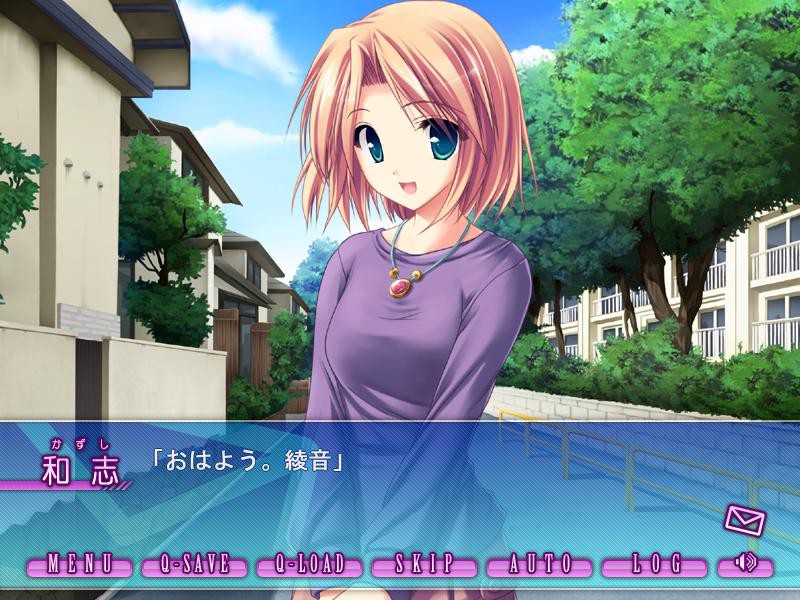Quick save with Q-SAVE

pyautogui.click(x=195, y=564)
